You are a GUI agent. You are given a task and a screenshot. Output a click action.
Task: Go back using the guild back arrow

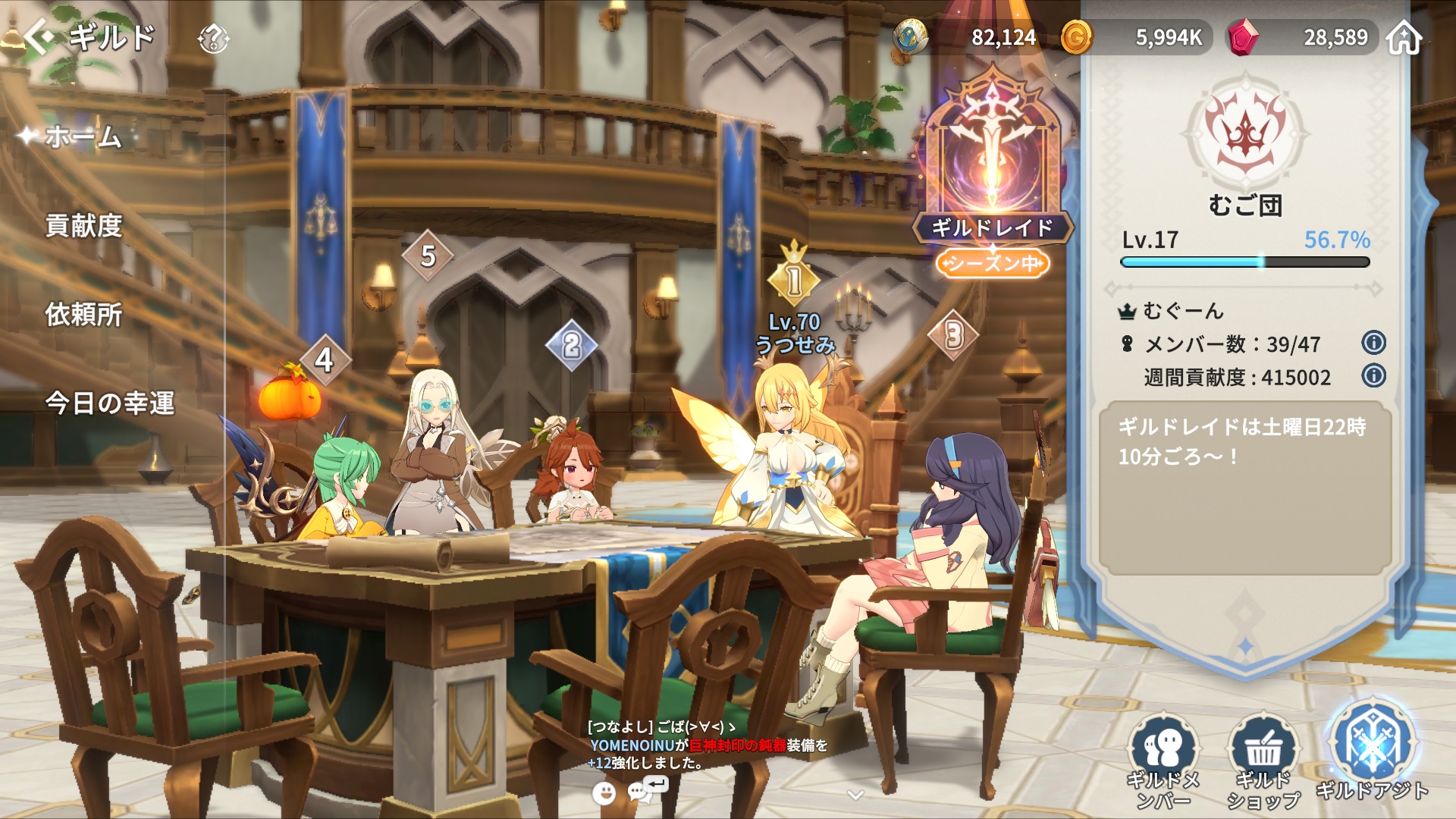pyautogui.click(x=39, y=36)
